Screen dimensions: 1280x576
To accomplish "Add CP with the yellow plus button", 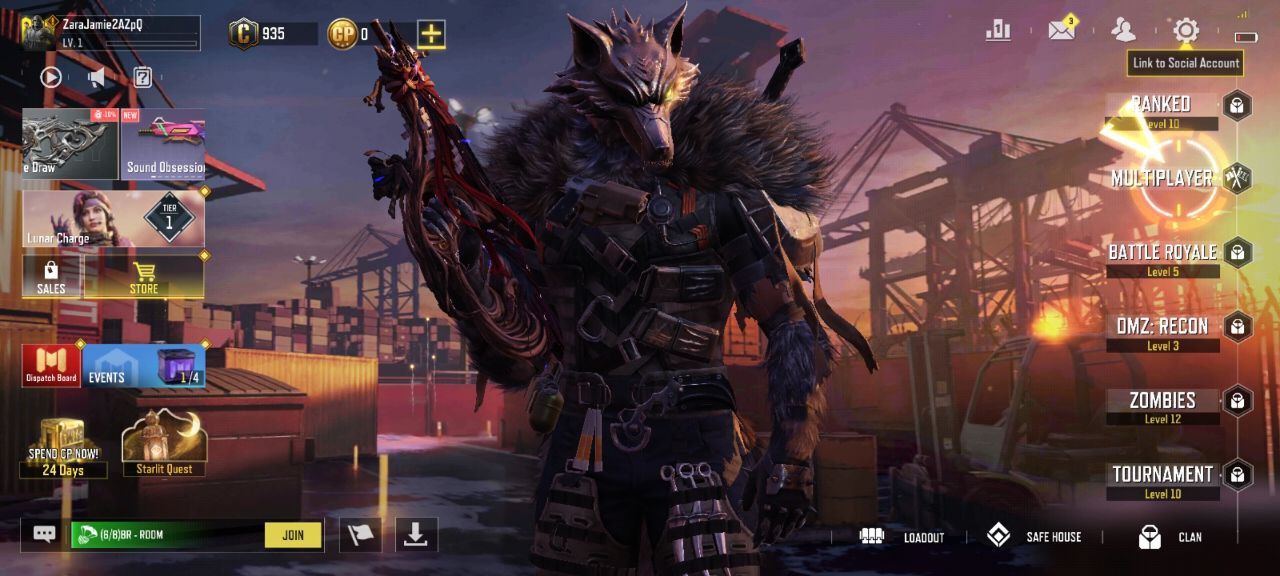I will click(x=430, y=34).
